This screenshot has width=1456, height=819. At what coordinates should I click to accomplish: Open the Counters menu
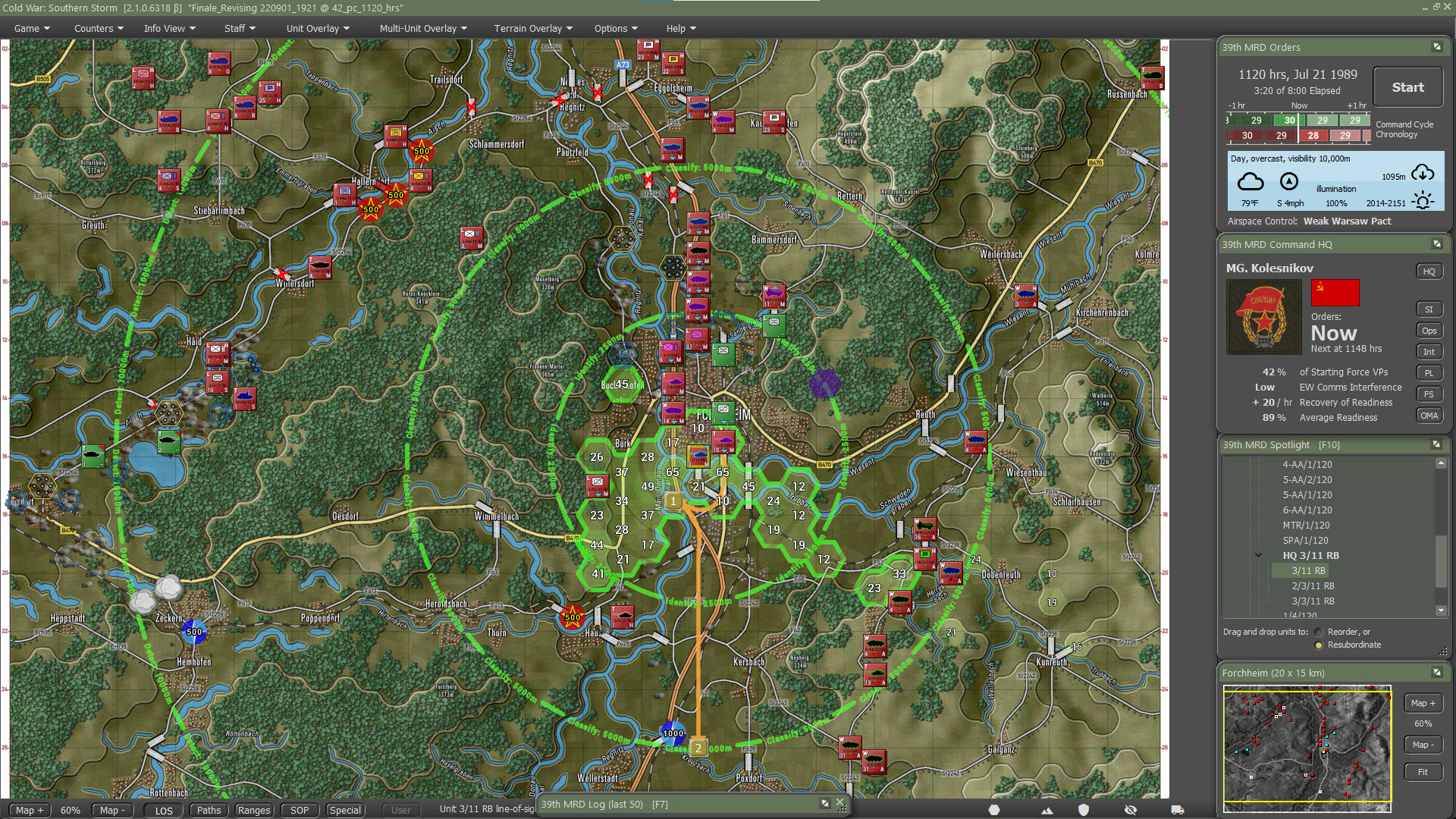click(96, 28)
